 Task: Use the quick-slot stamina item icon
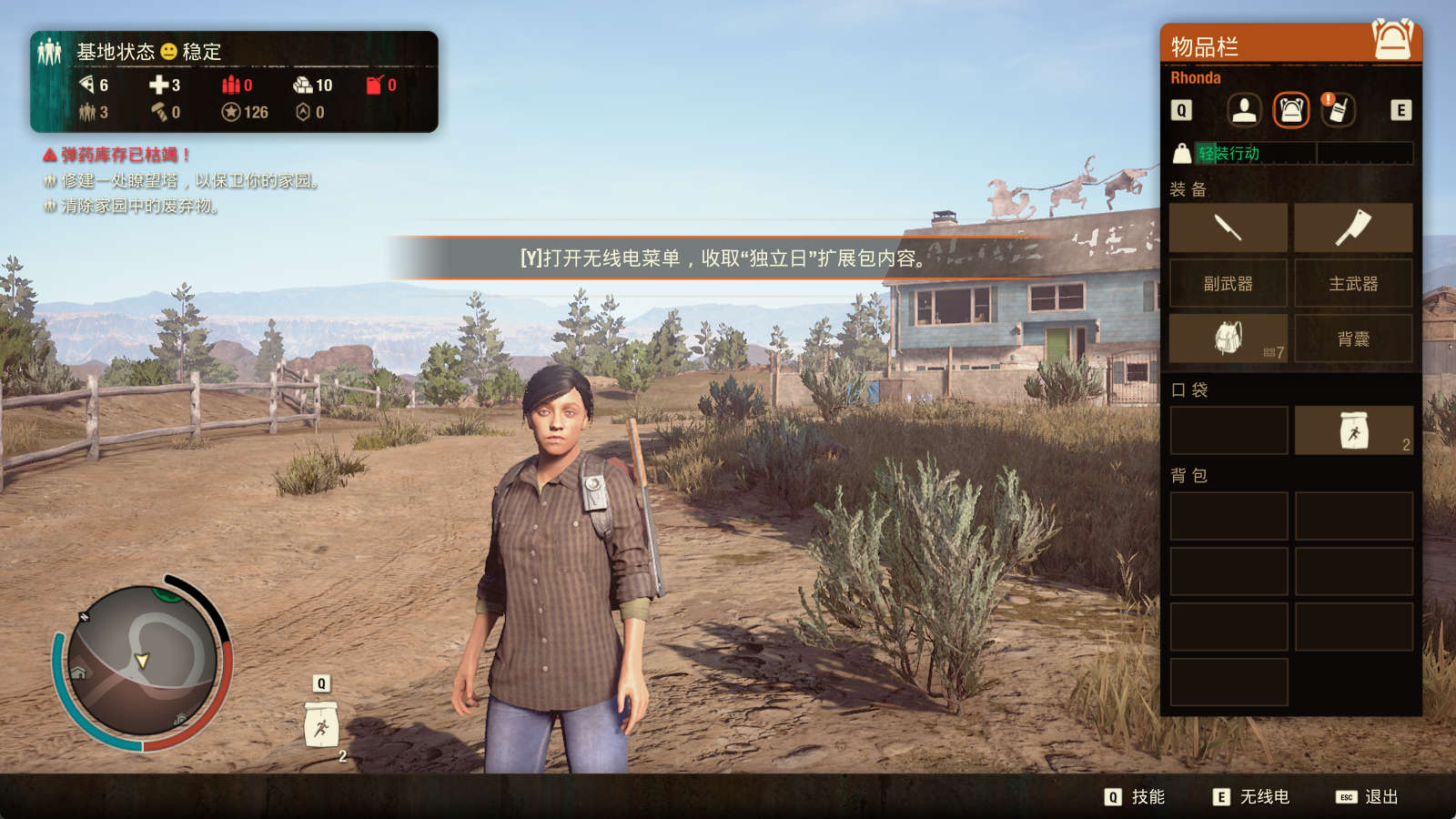321,725
